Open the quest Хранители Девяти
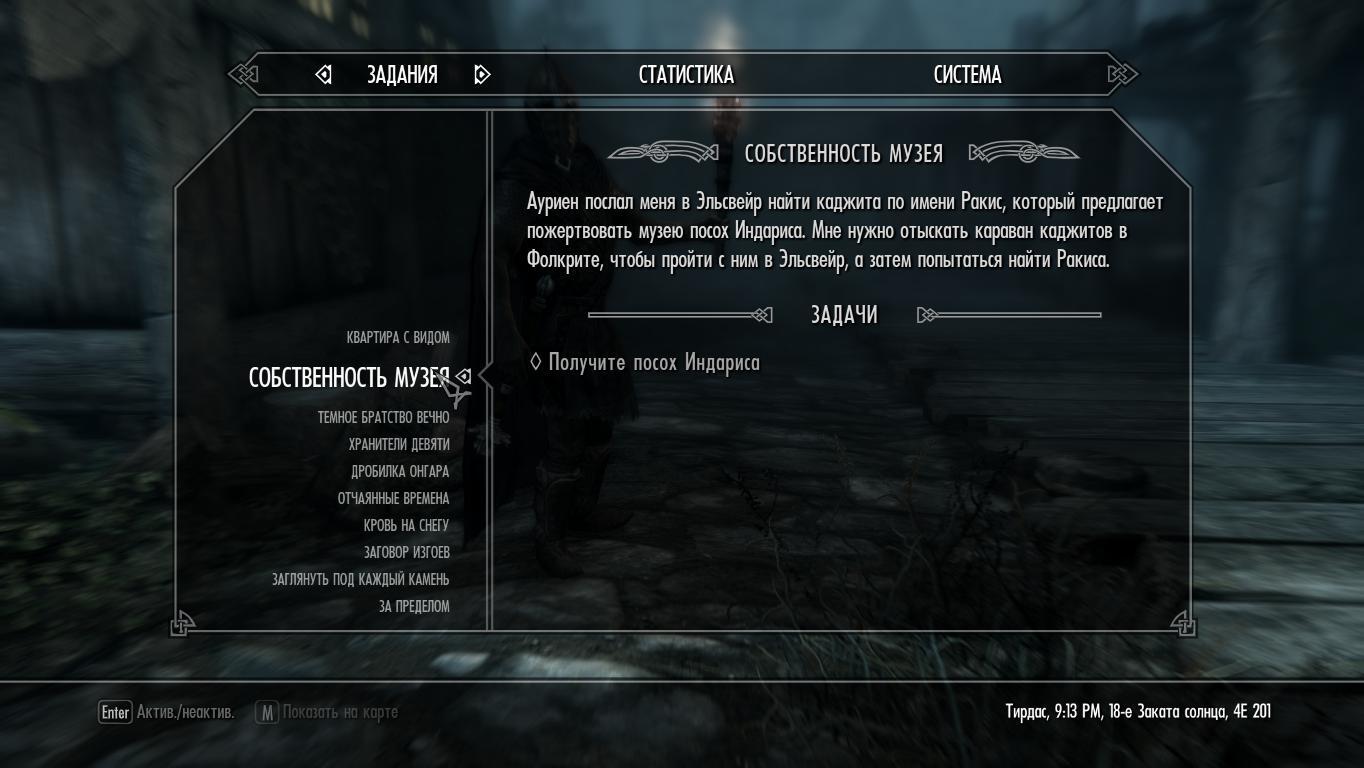The image size is (1364, 768). click(x=399, y=445)
